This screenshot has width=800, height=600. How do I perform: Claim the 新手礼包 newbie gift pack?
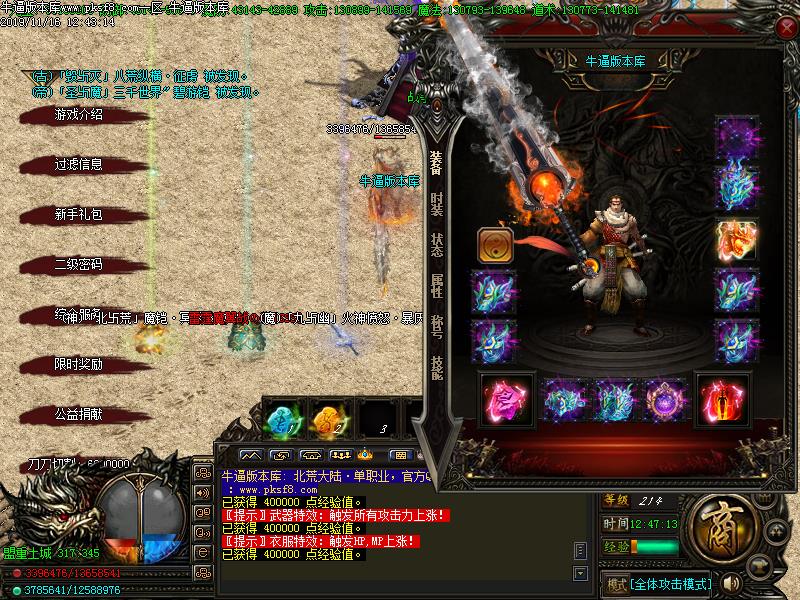tap(78, 215)
